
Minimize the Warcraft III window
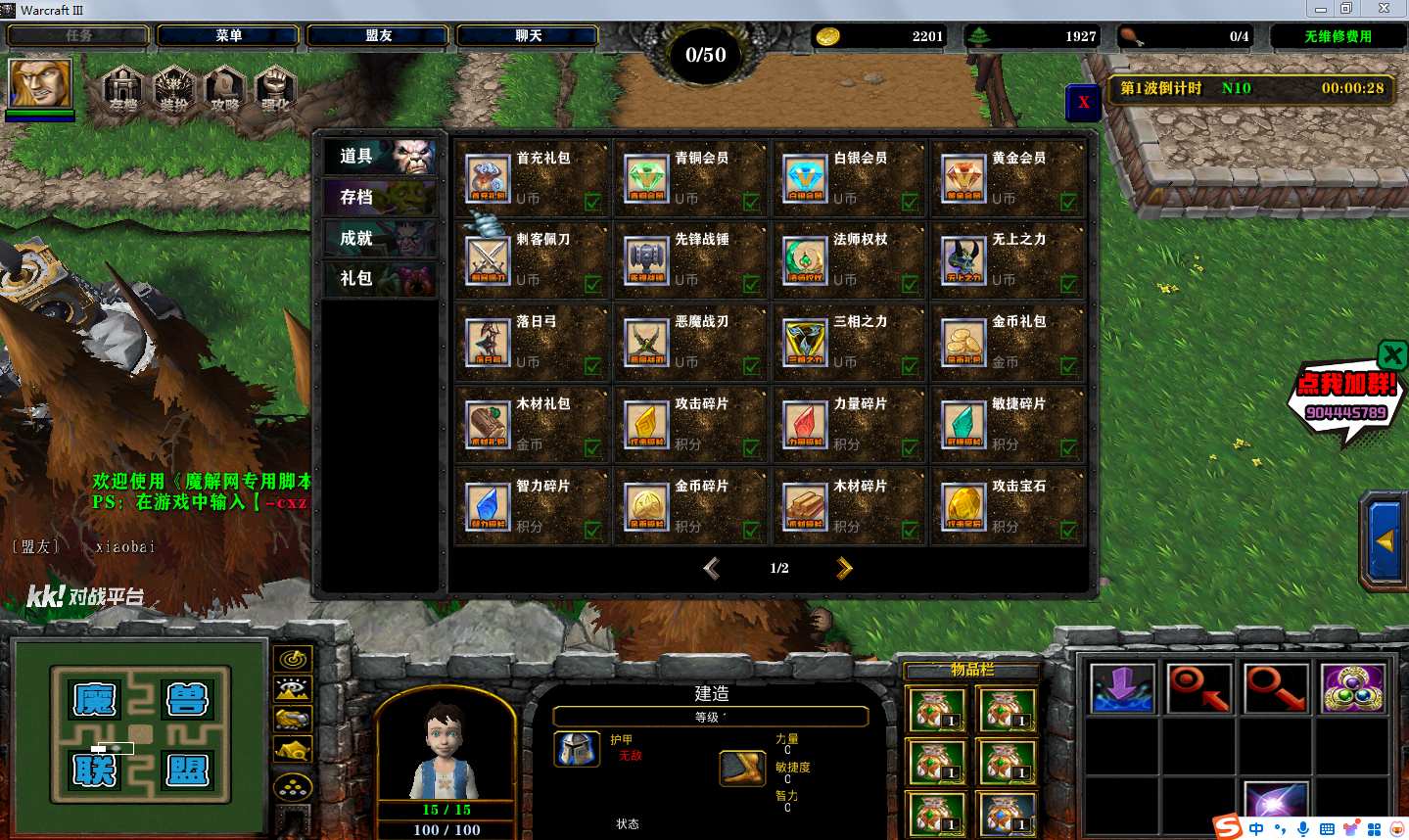pyautogui.click(x=1320, y=9)
